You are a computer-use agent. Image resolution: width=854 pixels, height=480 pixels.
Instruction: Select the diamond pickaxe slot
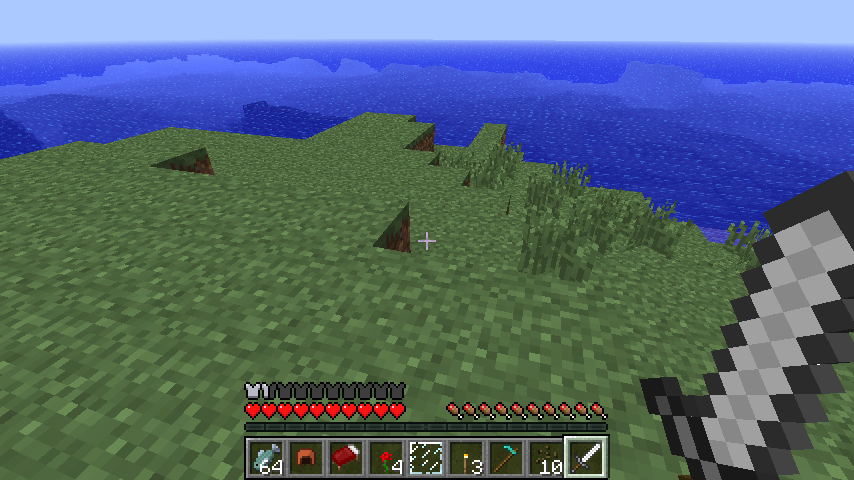pyautogui.click(x=506, y=458)
